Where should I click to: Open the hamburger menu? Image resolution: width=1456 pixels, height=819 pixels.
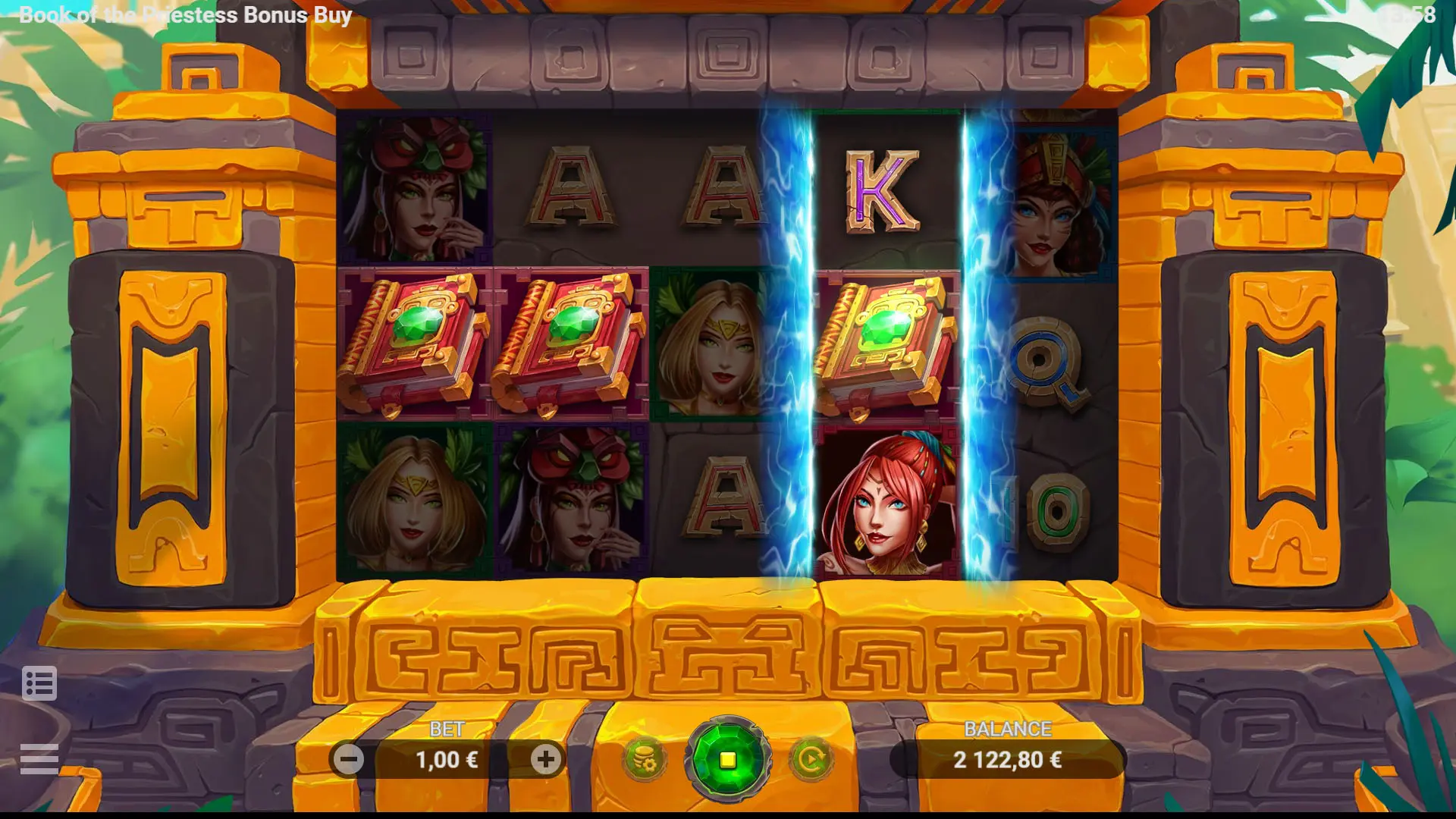pyautogui.click(x=39, y=758)
